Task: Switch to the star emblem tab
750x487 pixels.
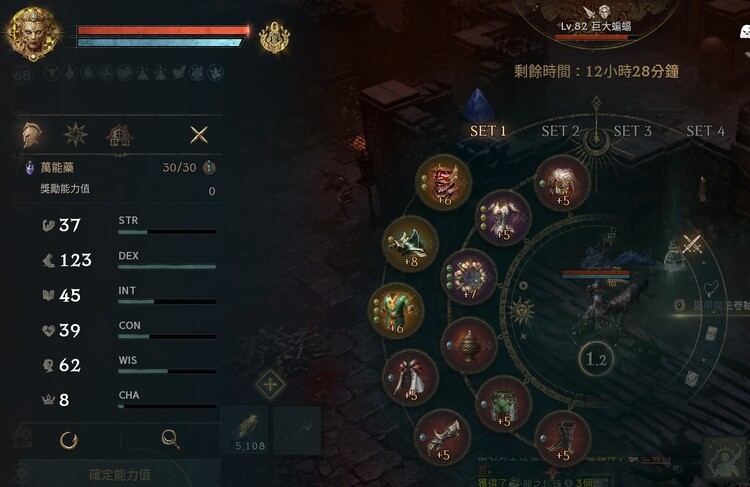Action: coord(76,134)
